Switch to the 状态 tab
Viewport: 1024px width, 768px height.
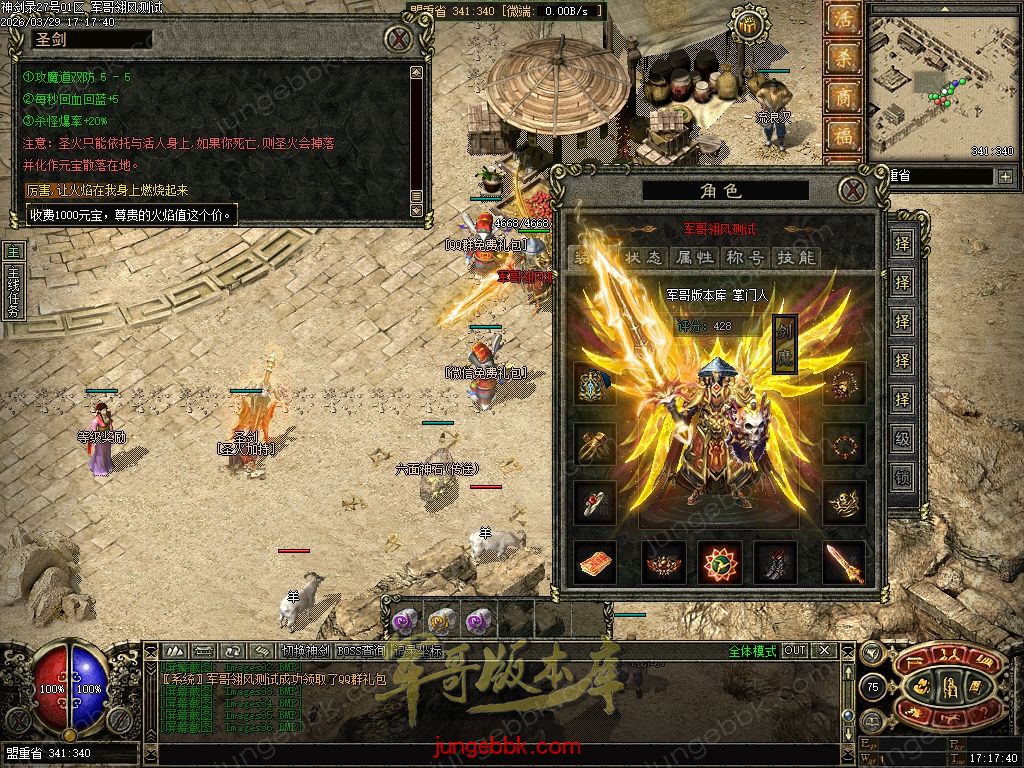pos(643,258)
